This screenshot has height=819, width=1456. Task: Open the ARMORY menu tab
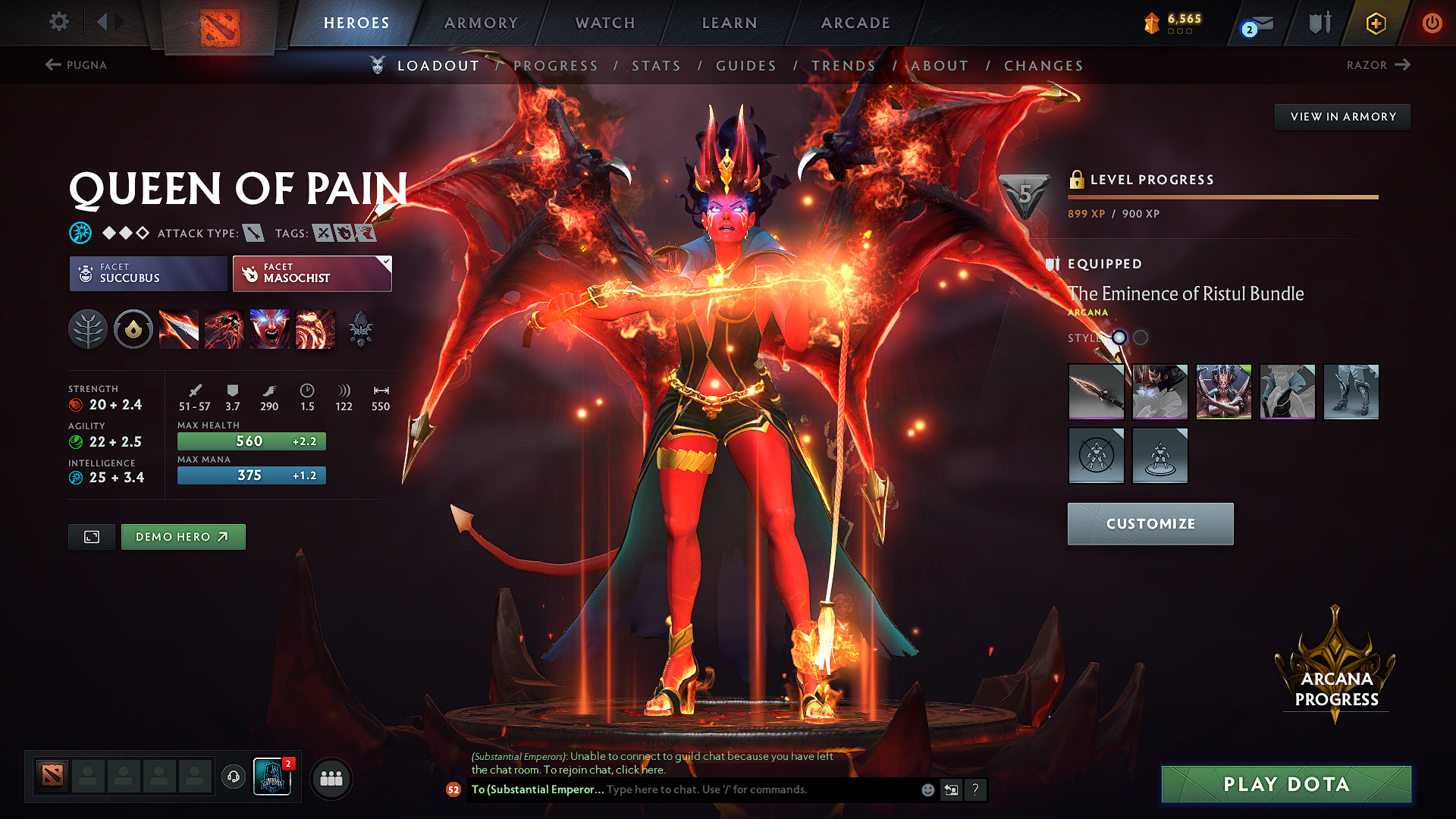480,23
